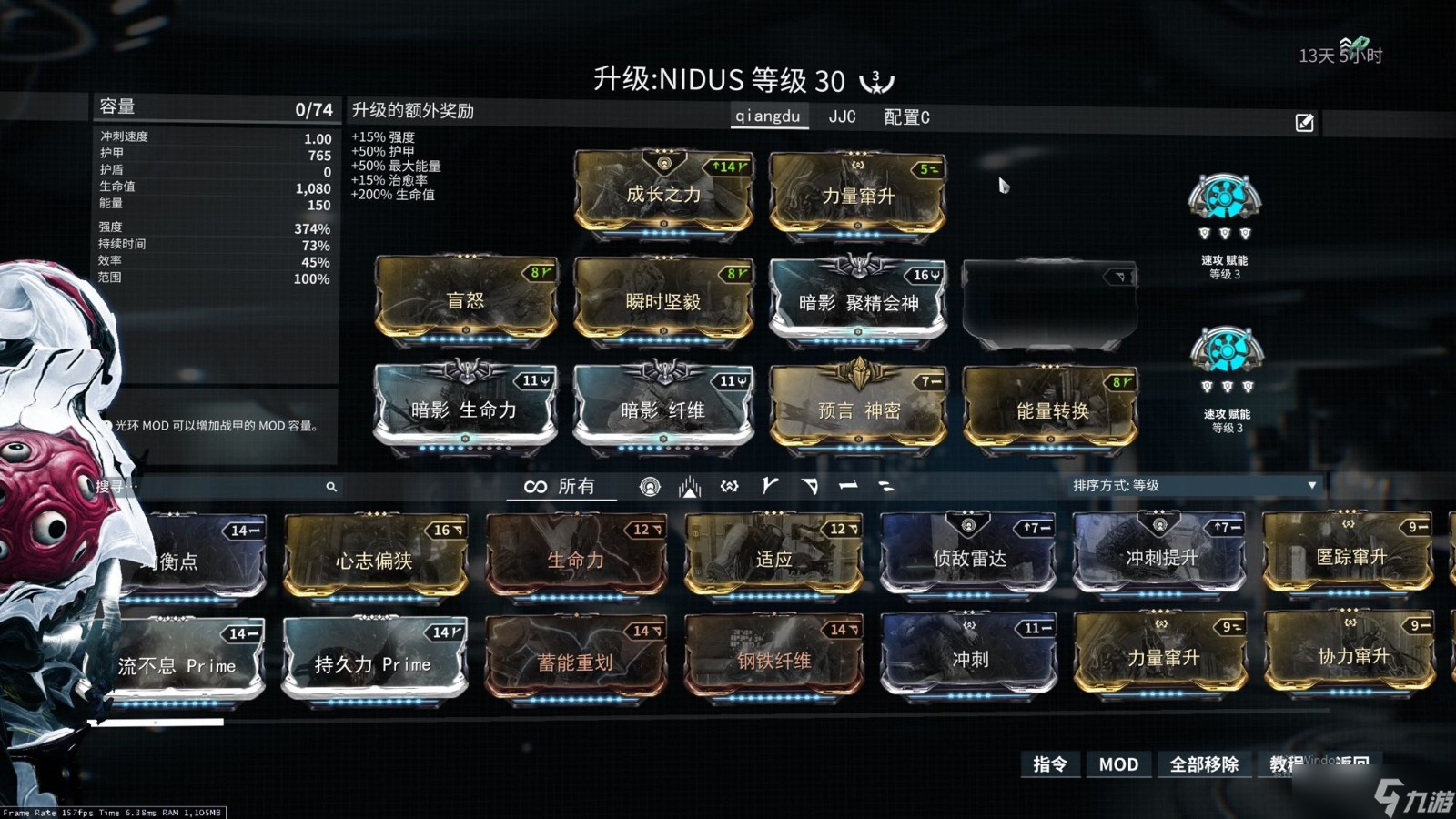Open the 排序方式 sort dropdown
Viewport: 1456px width, 819px height.
pos(1194,486)
